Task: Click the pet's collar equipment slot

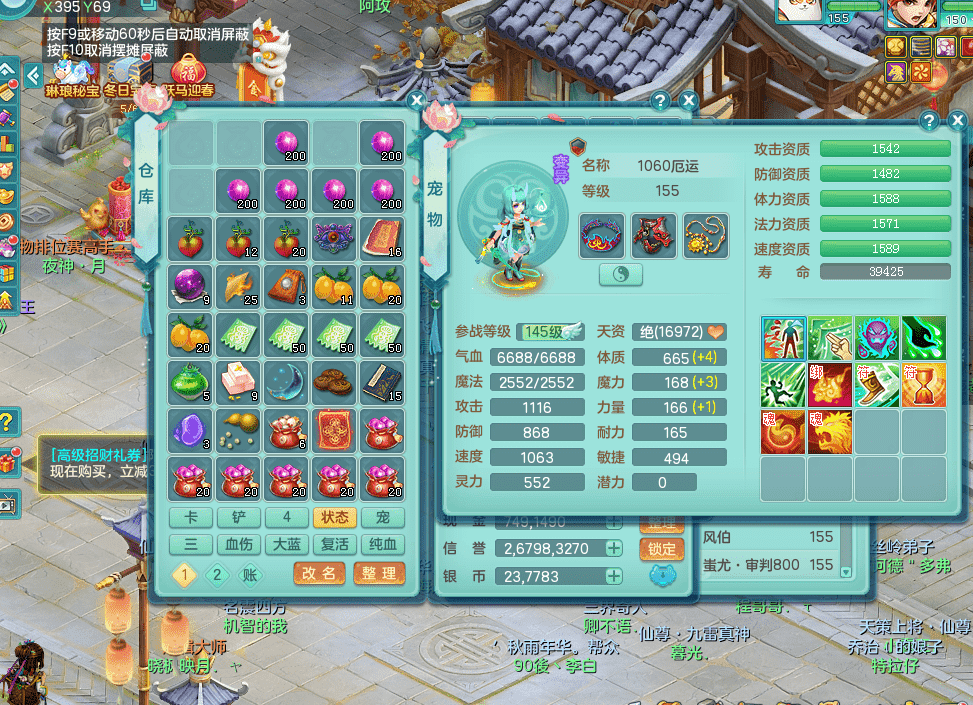Action: 602,236
